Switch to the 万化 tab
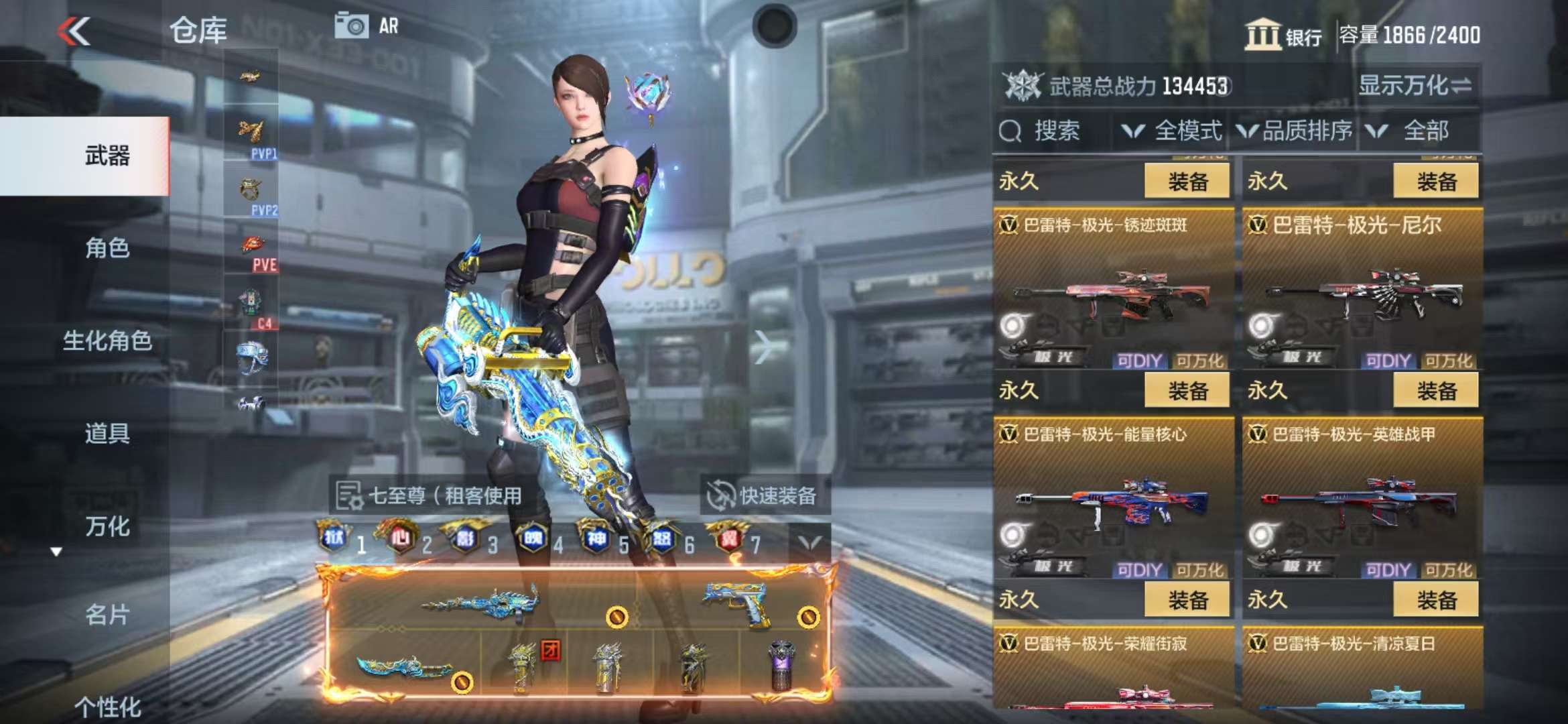This screenshot has height=724, width=1568. point(107,526)
